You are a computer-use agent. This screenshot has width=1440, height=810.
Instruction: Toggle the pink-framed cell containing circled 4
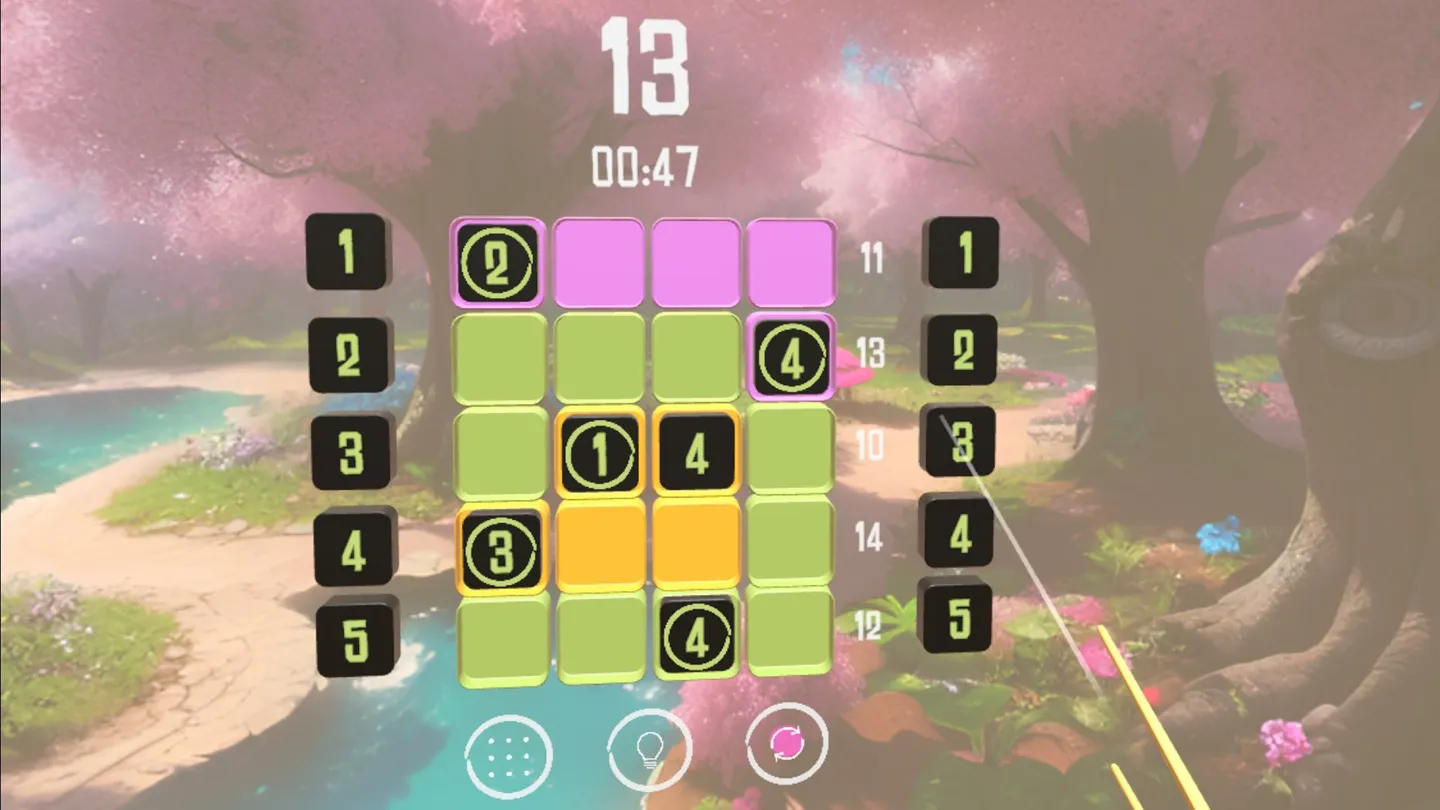[x=791, y=355]
